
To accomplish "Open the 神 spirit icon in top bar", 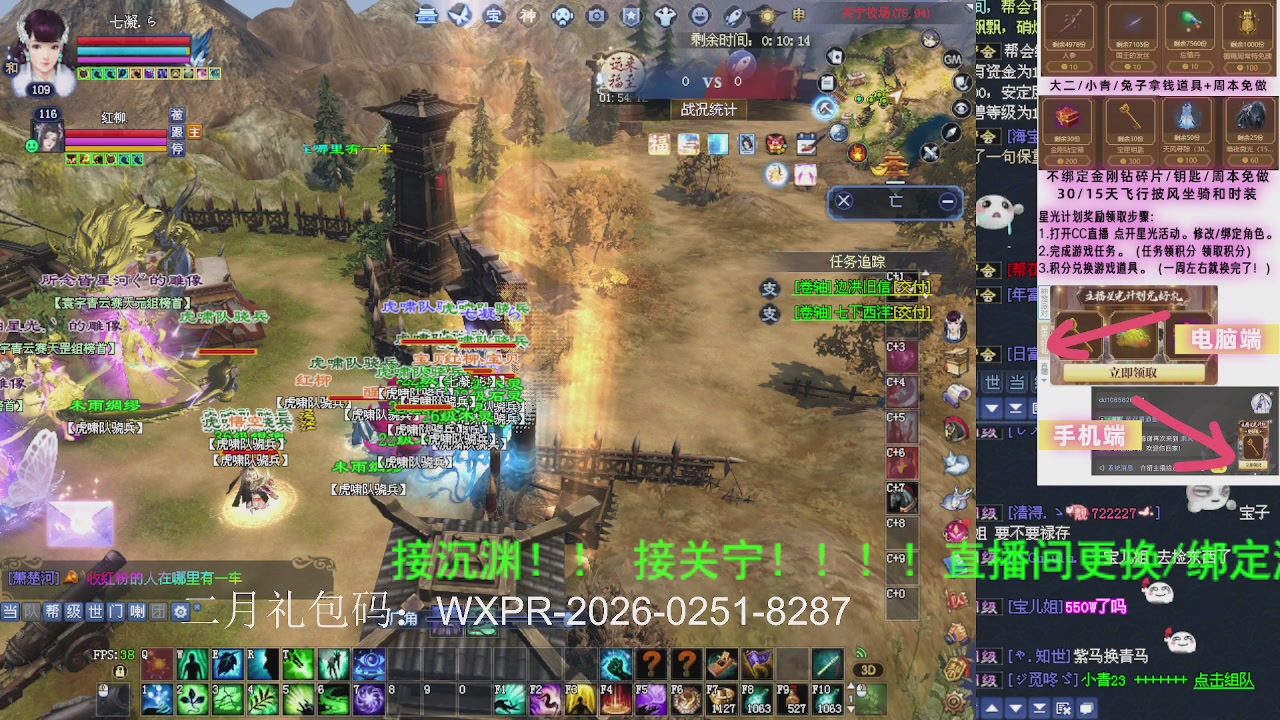I will coord(526,16).
